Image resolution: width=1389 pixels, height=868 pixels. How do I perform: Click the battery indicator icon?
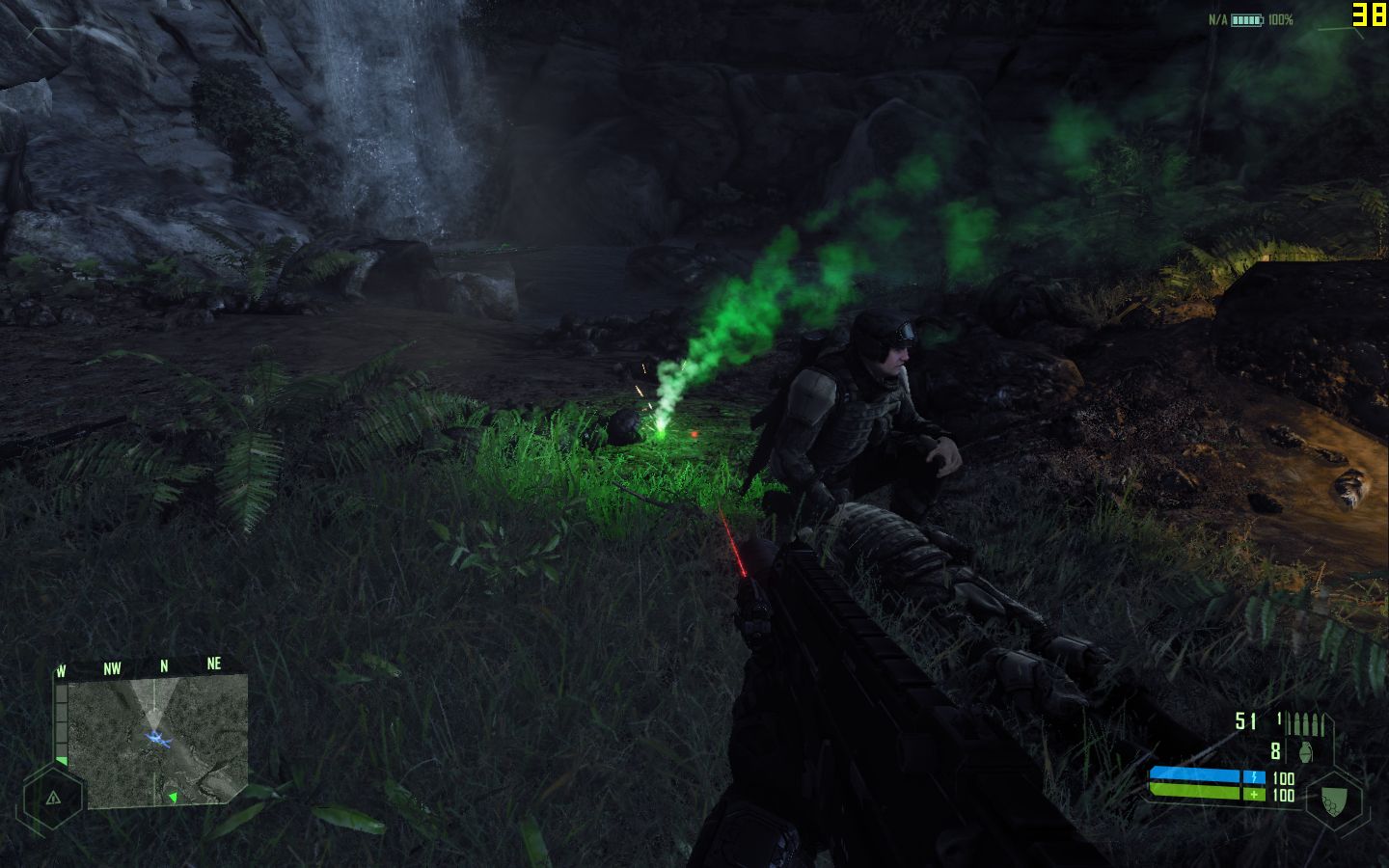1246,19
